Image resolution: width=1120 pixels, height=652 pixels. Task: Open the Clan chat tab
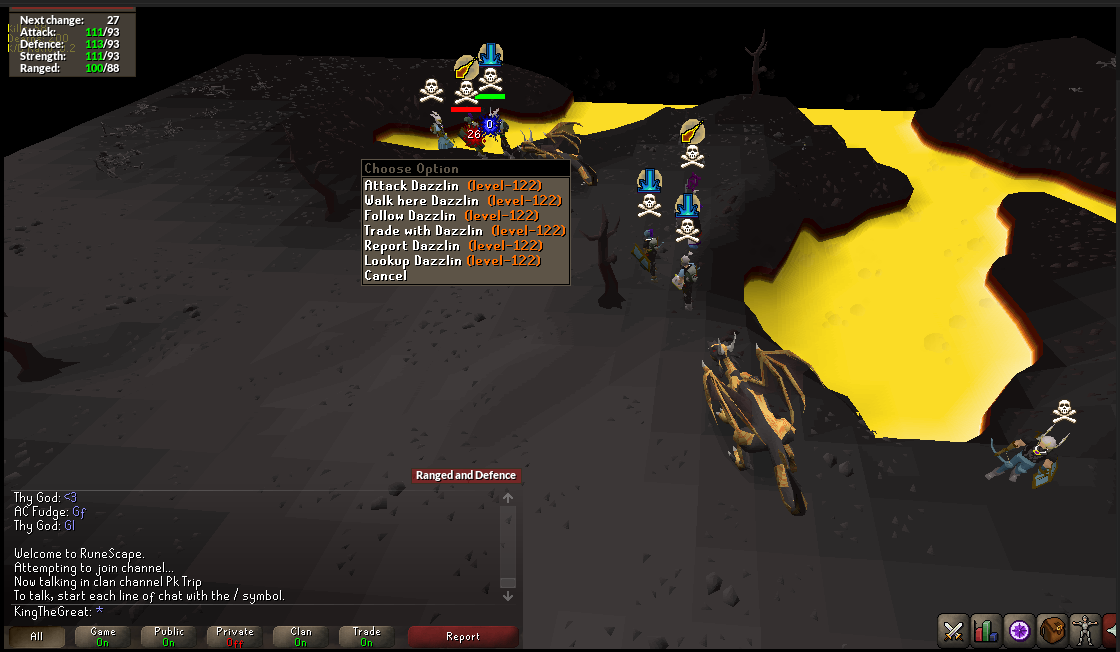[301, 637]
